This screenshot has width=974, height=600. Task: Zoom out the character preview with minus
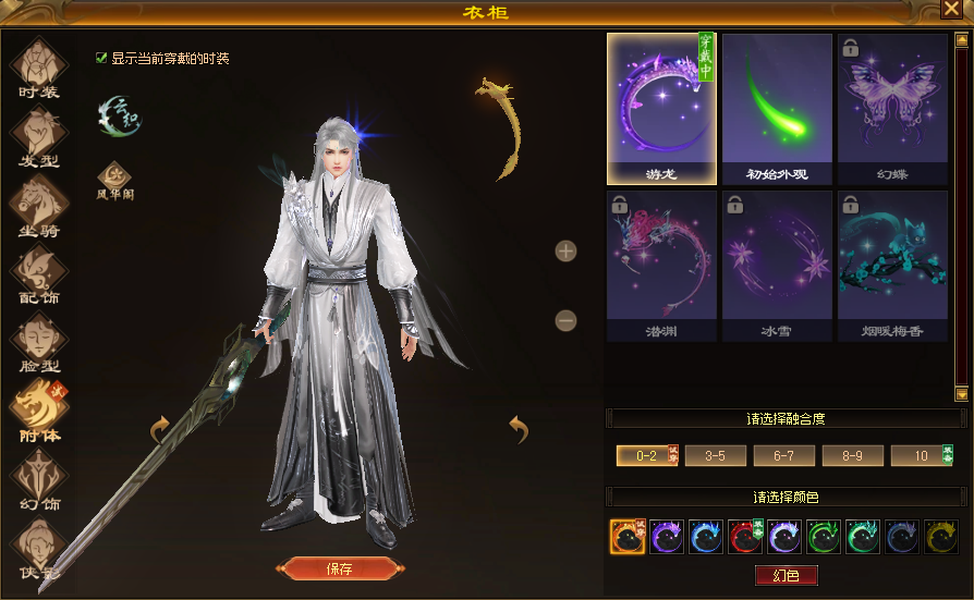(x=566, y=321)
